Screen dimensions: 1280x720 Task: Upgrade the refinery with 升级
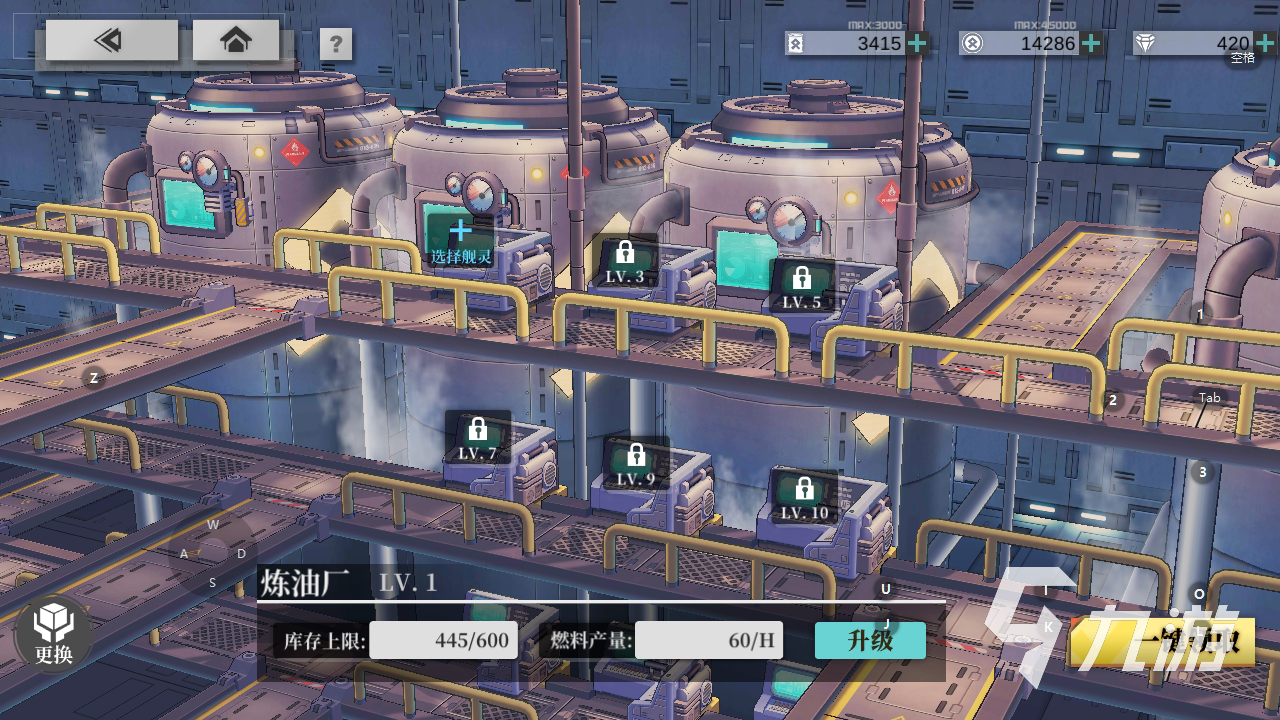pyautogui.click(x=870, y=640)
